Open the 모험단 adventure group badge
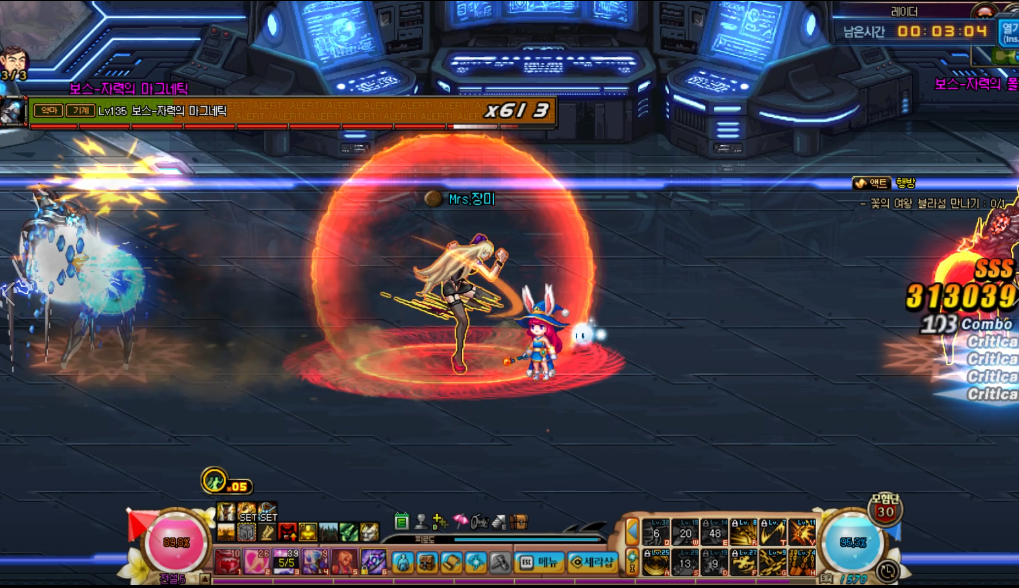This screenshot has height=588, width=1019. click(884, 510)
